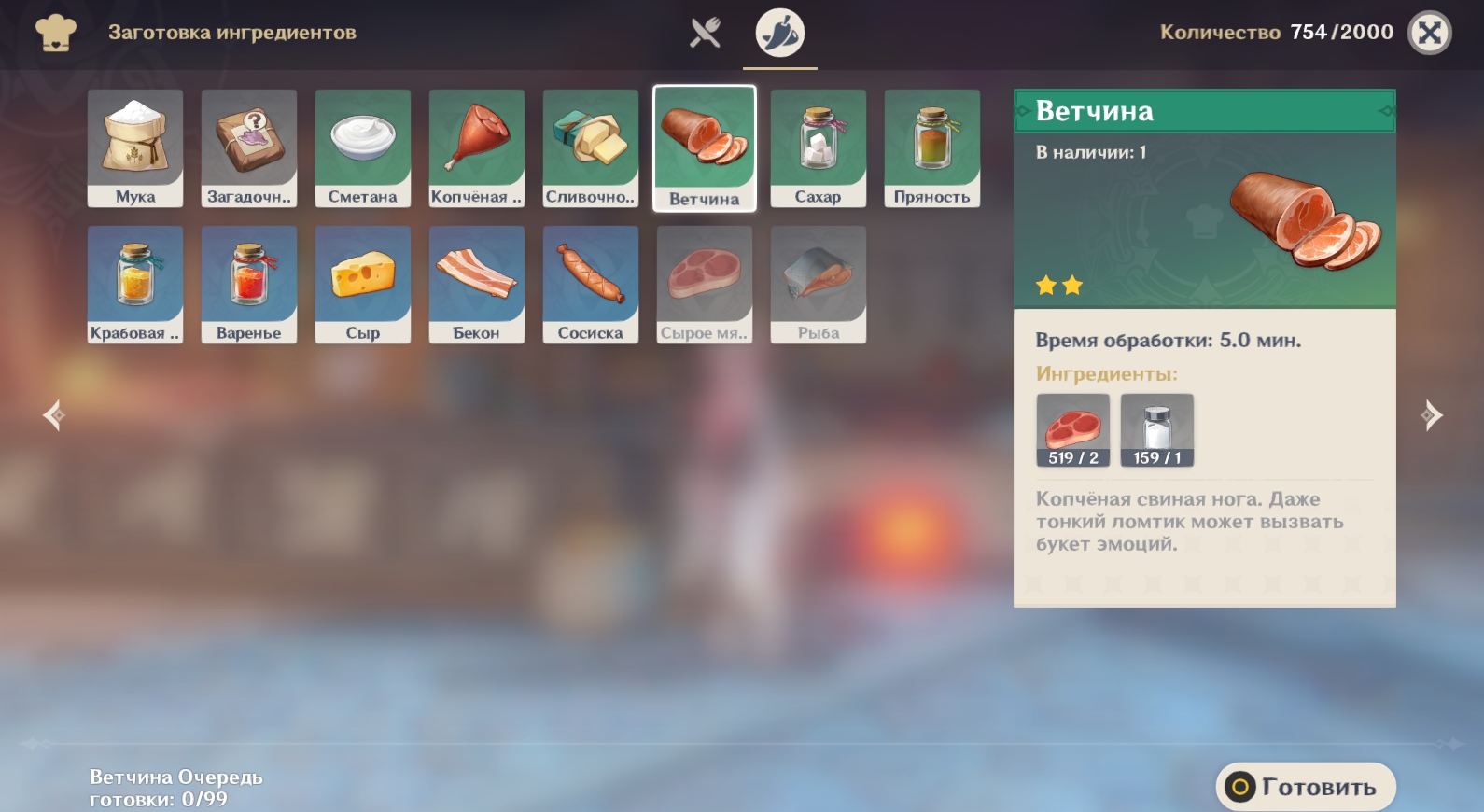
Task: Select the Ветчина ham ingredient tile
Action: 705,148
